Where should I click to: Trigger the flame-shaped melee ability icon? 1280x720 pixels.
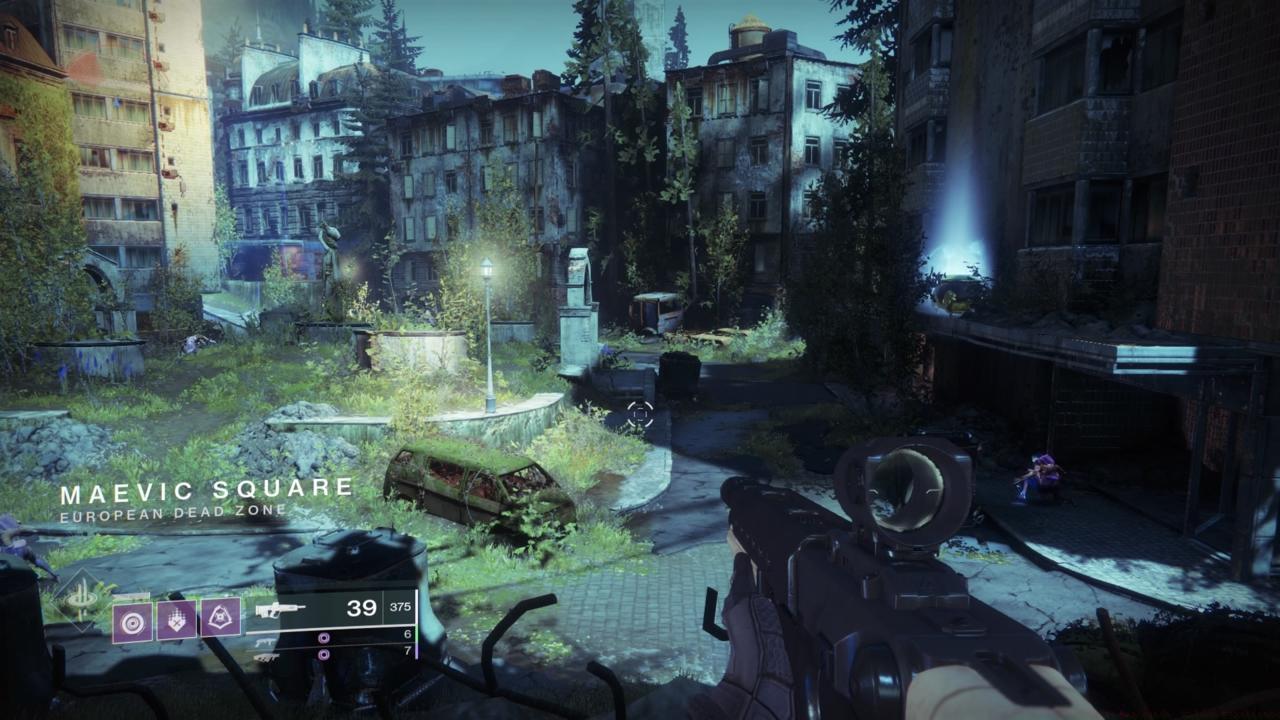coord(176,620)
